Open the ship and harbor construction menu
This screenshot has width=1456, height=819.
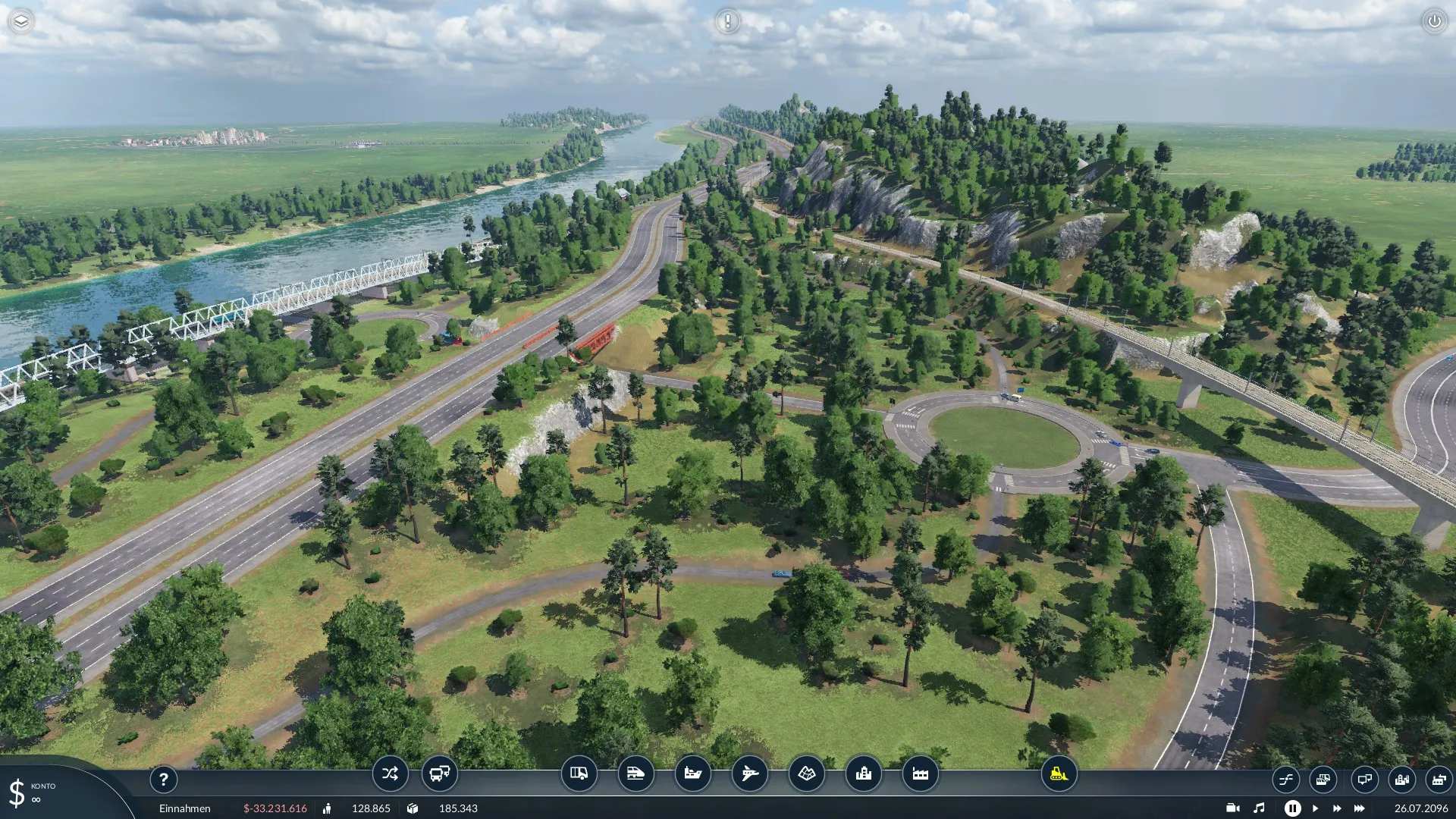692,774
